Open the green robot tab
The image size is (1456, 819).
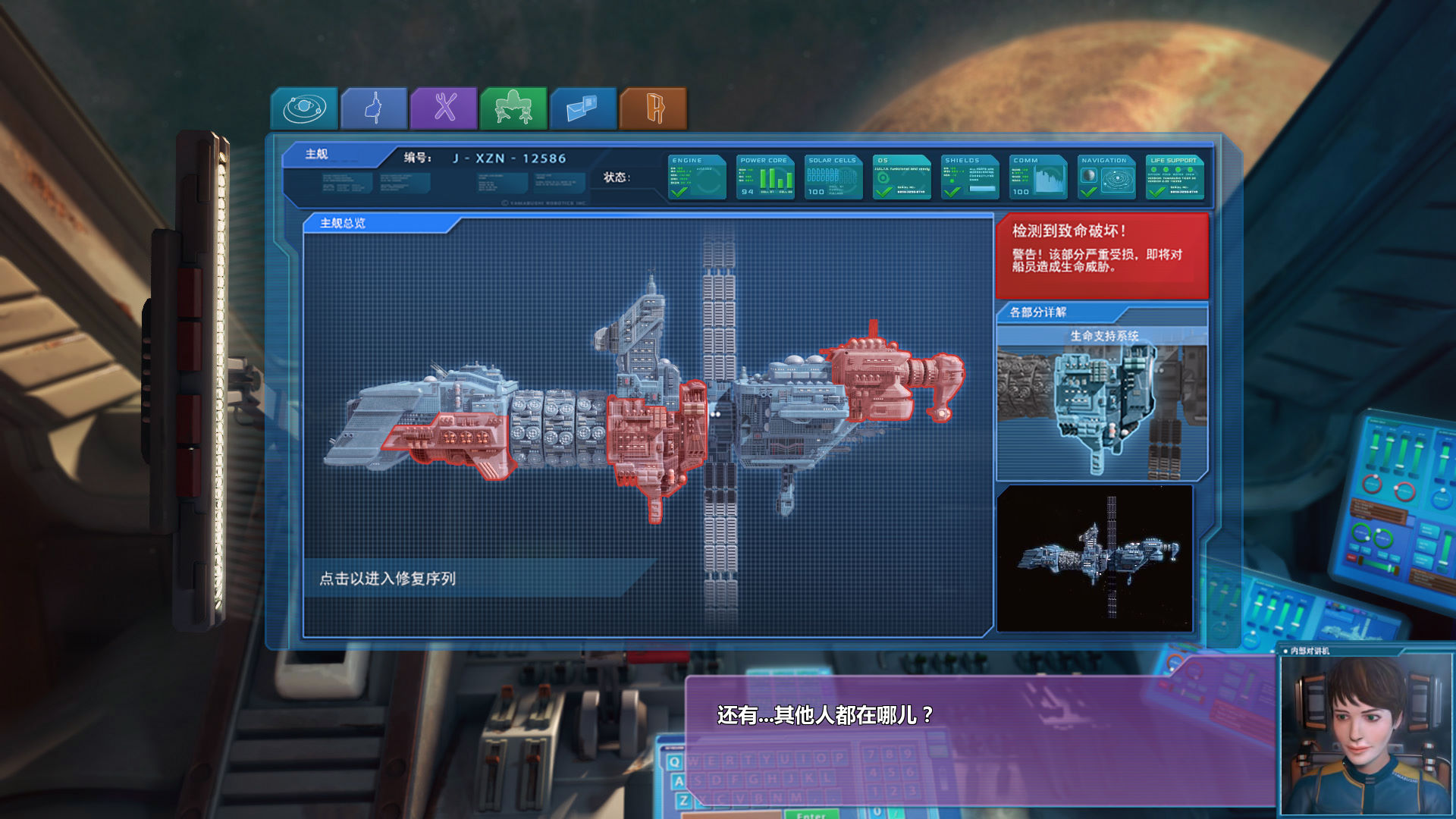pos(513,108)
